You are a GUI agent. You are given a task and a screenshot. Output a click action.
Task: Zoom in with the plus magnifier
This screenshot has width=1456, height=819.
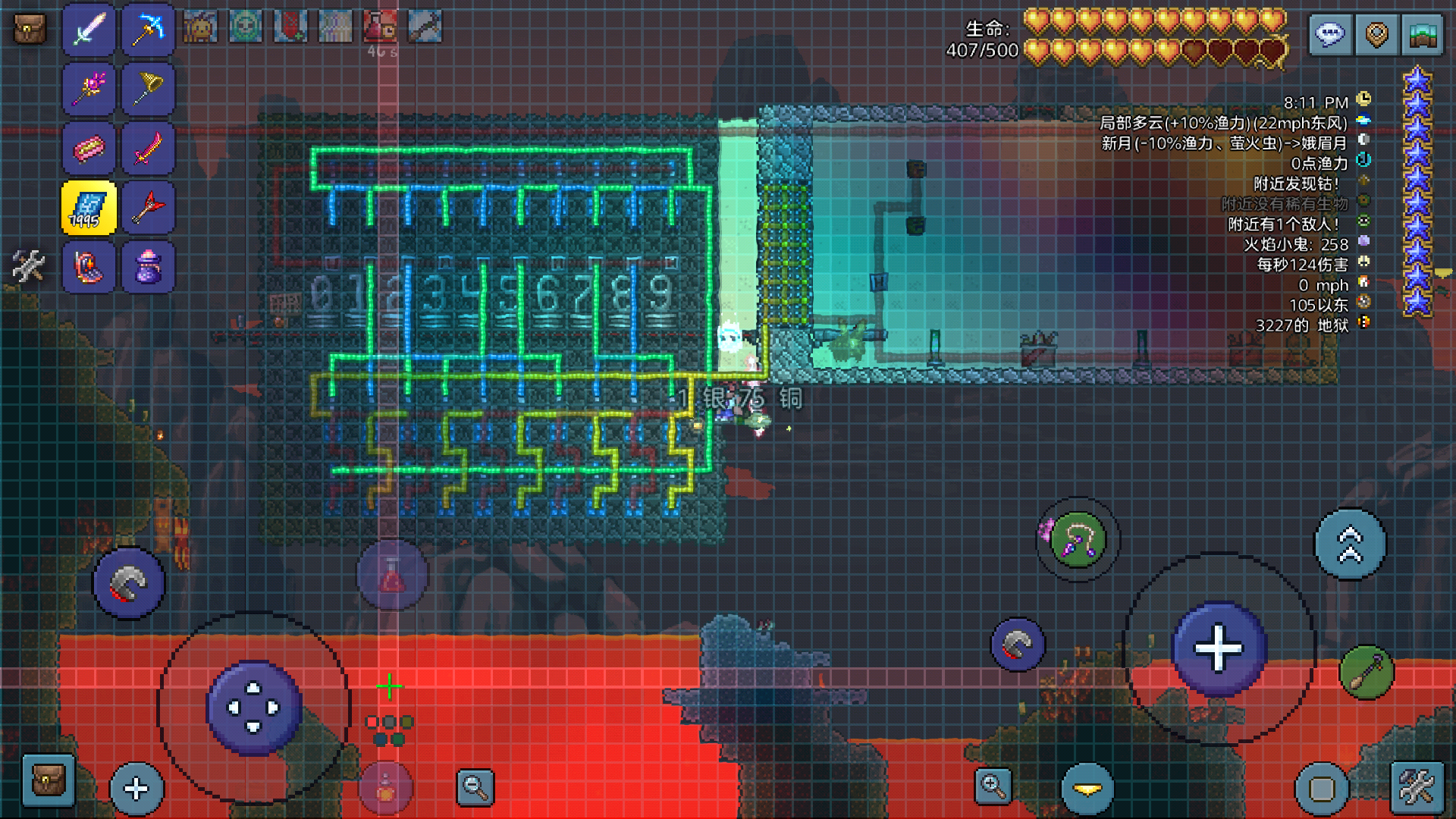coord(993,786)
